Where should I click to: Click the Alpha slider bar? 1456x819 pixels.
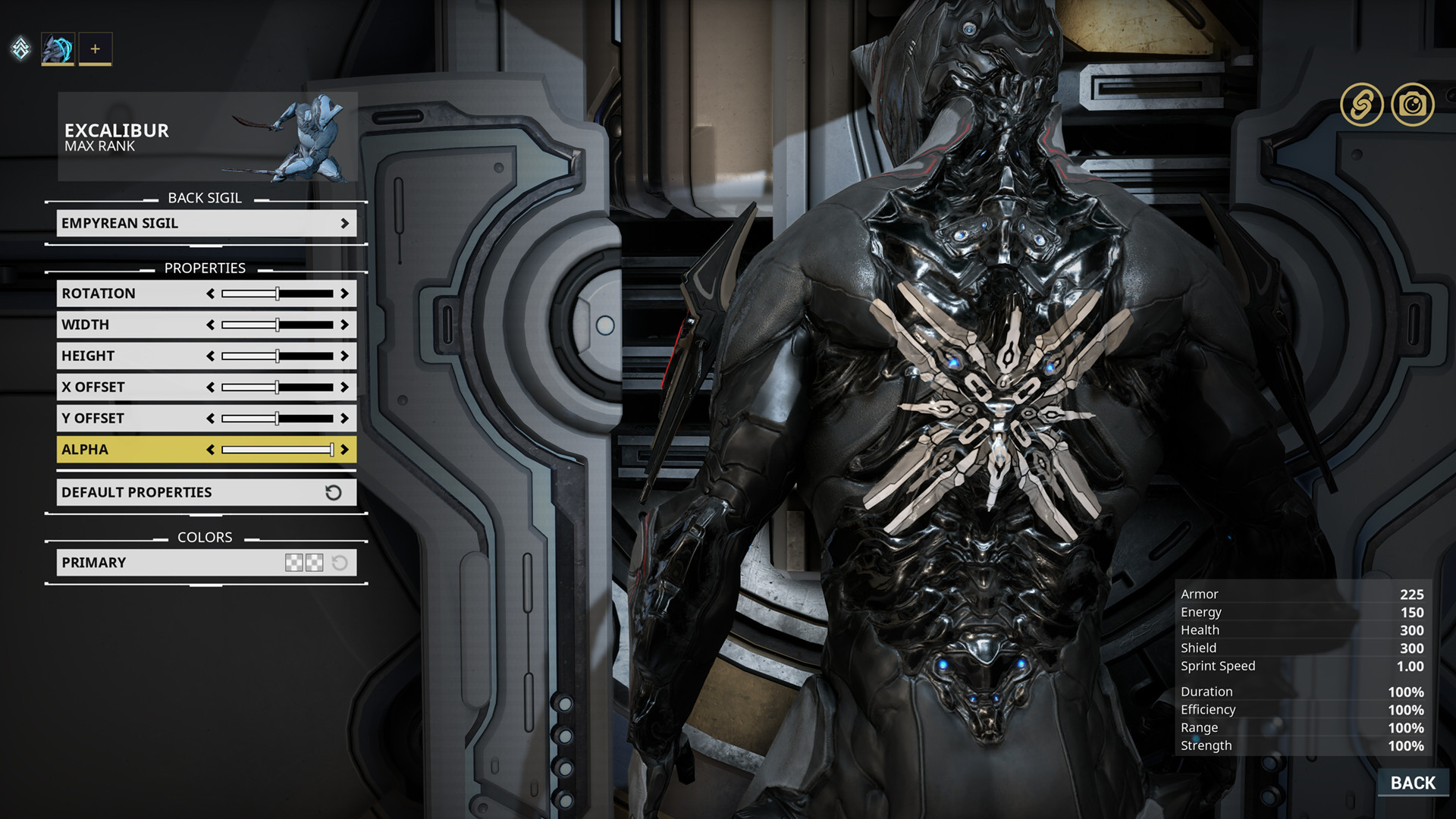[277, 450]
